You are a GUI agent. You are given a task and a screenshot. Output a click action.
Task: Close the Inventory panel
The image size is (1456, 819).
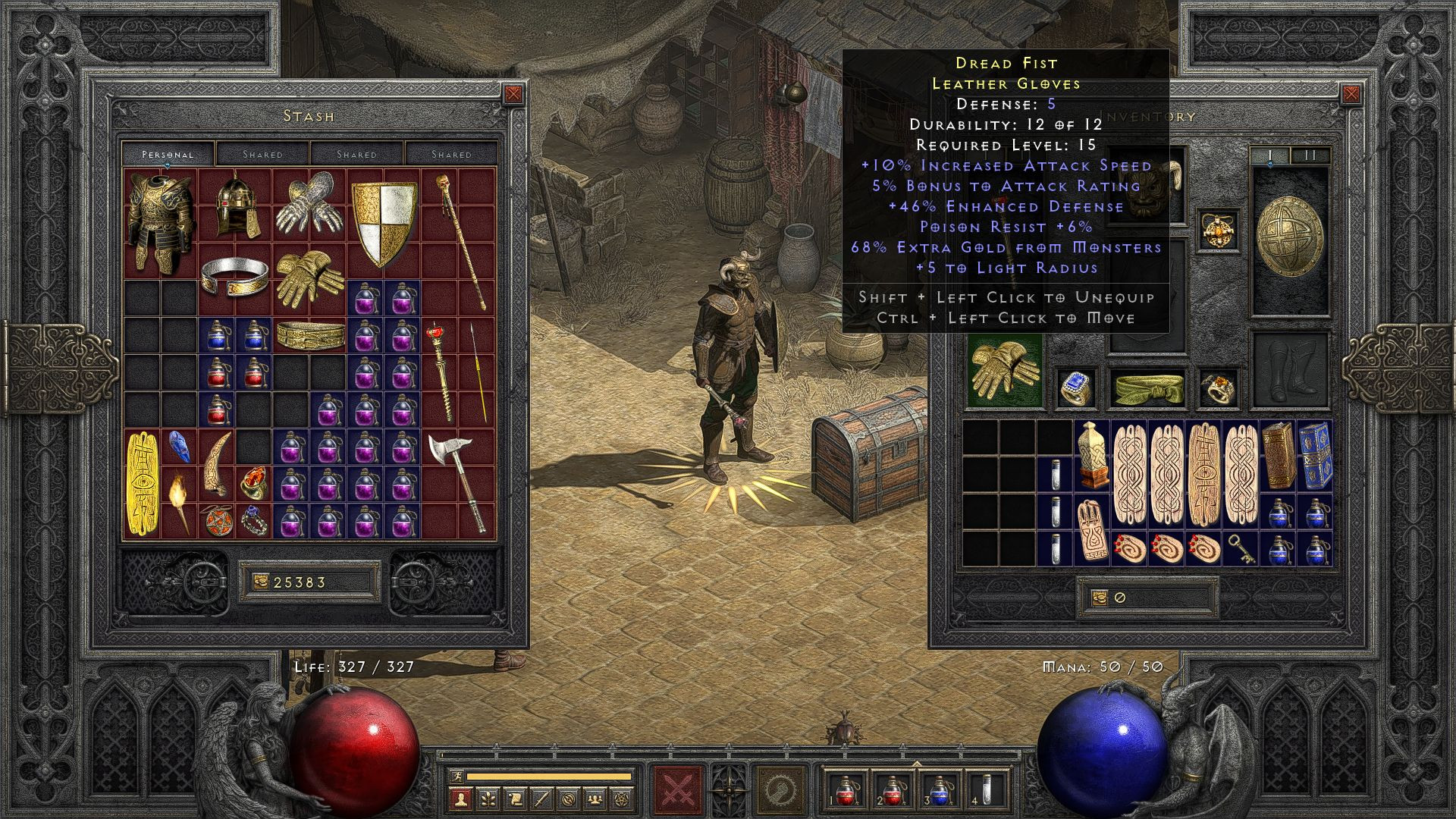1351,94
